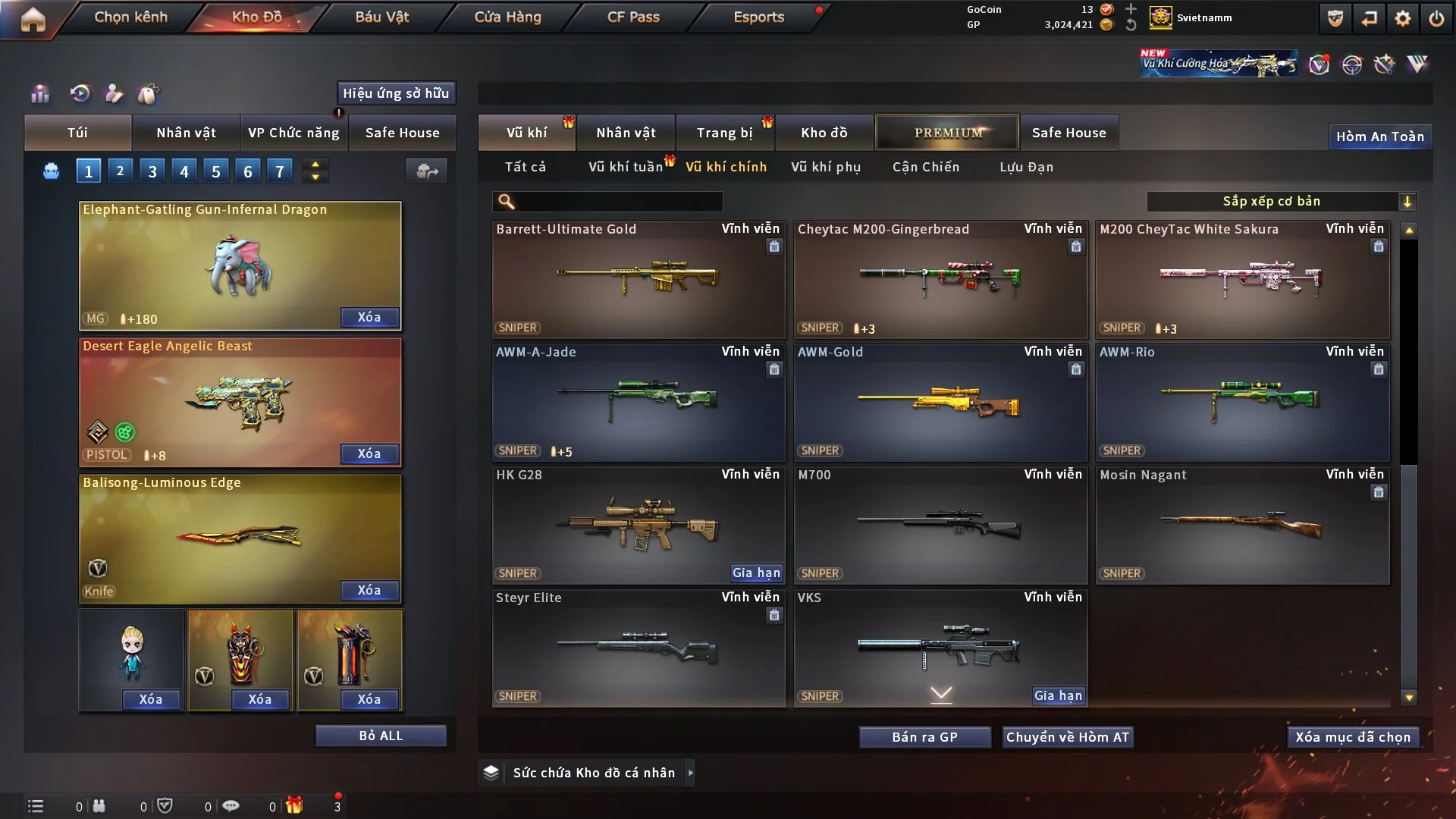Open settings with the gear icon
1456x819 pixels.
1403,18
